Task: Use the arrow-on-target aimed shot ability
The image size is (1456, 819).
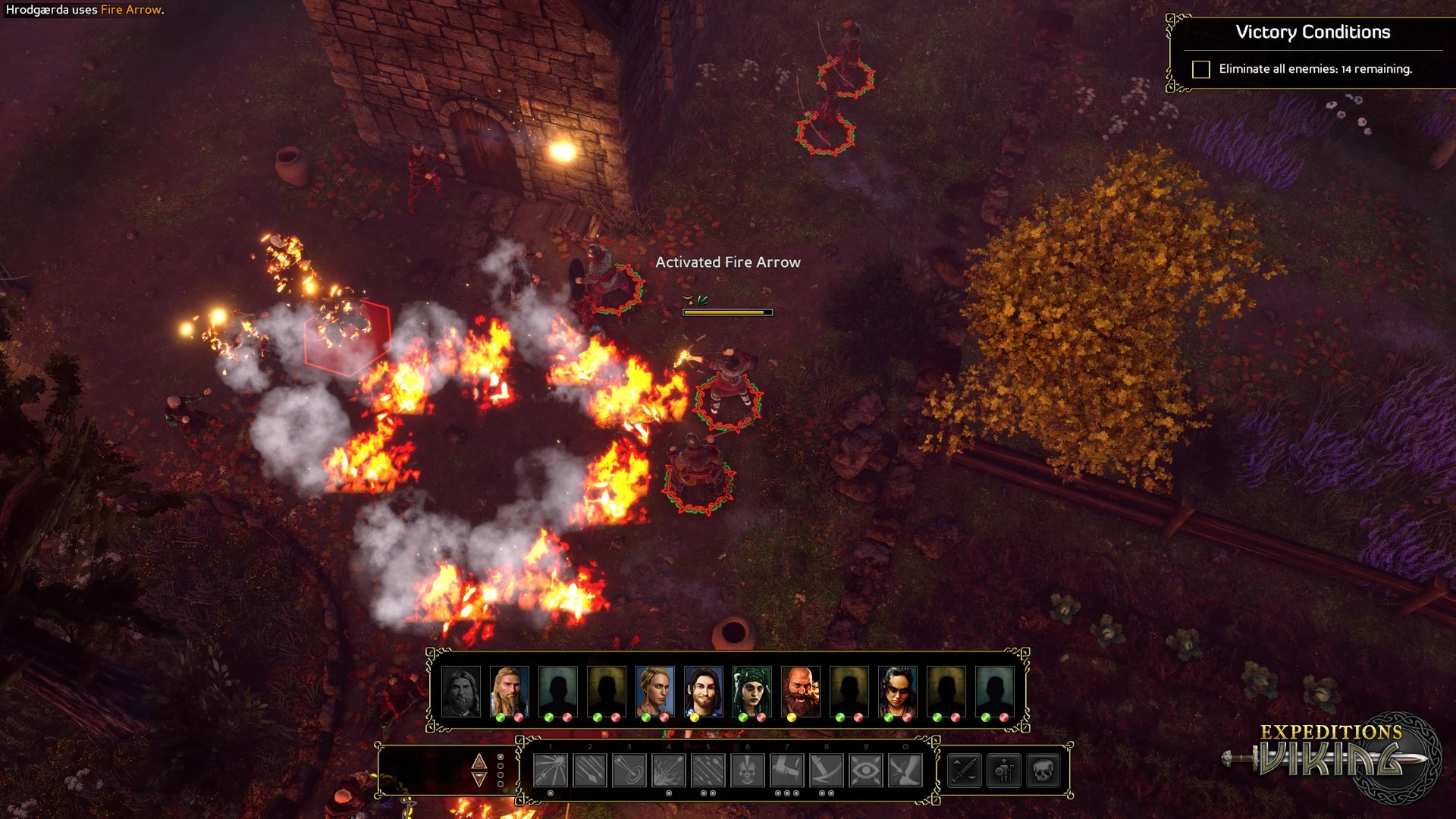Action: 629,770
